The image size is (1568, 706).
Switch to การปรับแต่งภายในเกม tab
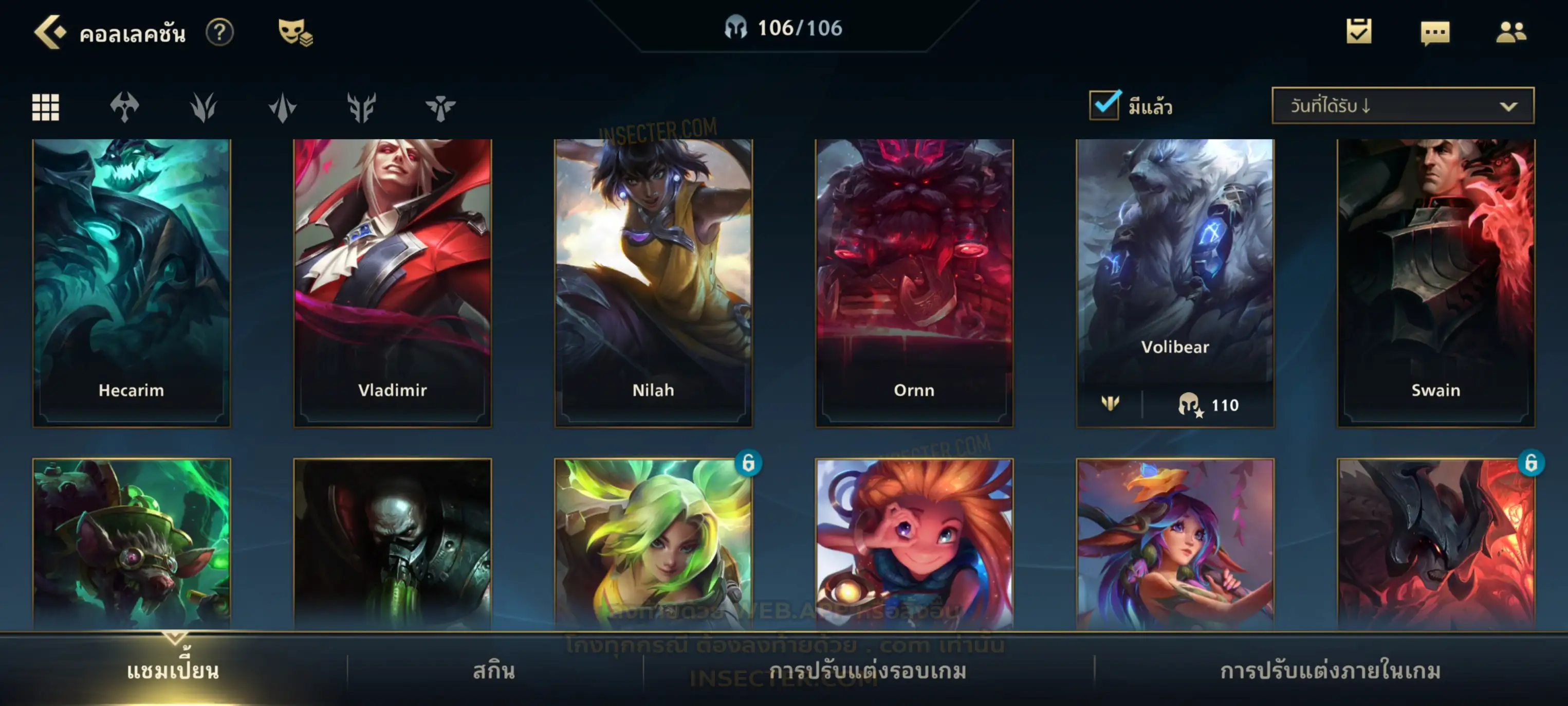point(1331,671)
